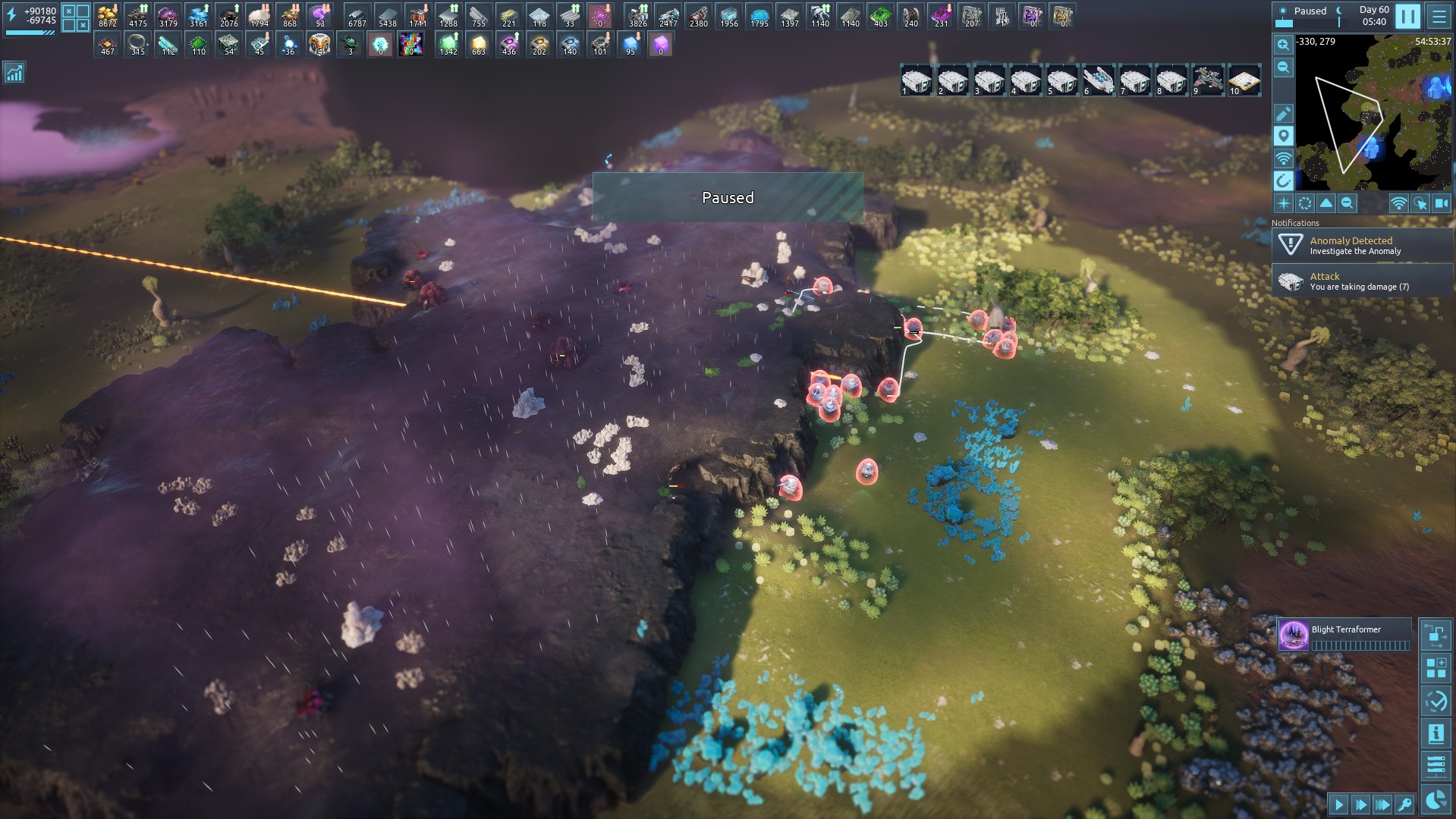Open the main hamburger menu
Viewport: 1456px width, 819px height.
pos(1439,16)
